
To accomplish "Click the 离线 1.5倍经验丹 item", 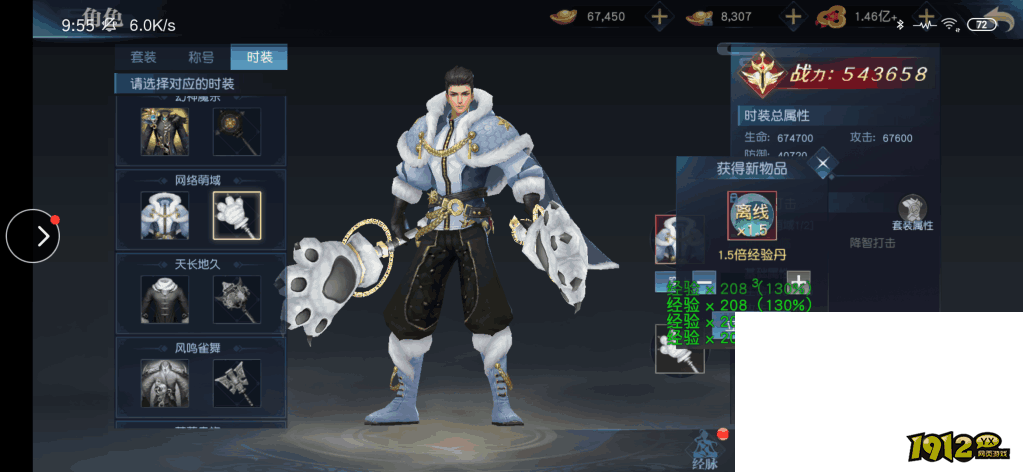I will [752, 215].
